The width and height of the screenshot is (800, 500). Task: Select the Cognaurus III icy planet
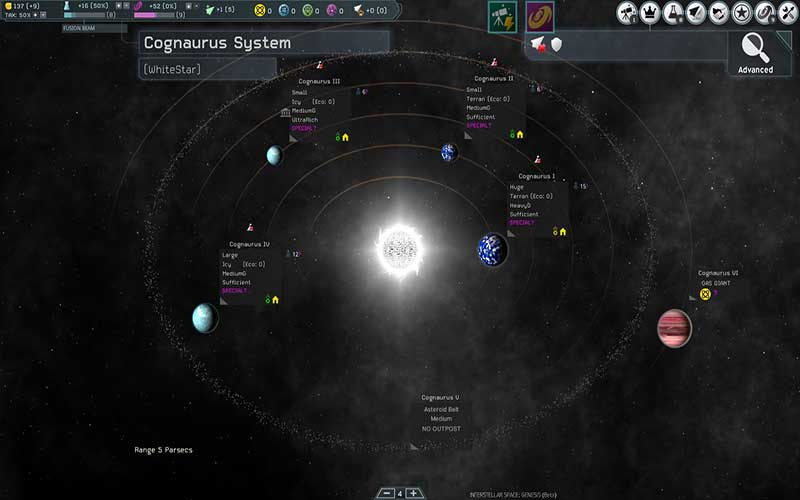tap(274, 155)
